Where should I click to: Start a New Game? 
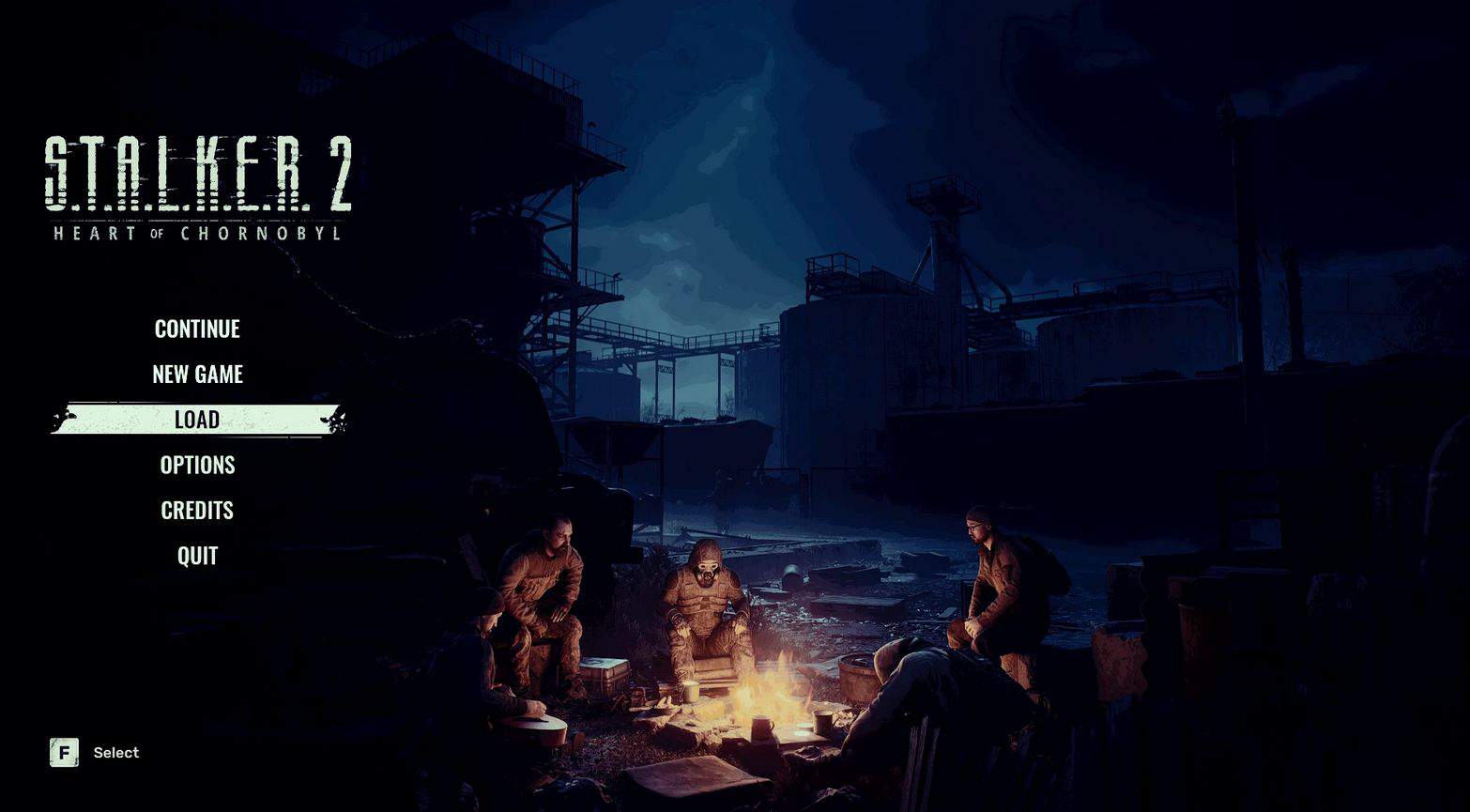coord(197,374)
